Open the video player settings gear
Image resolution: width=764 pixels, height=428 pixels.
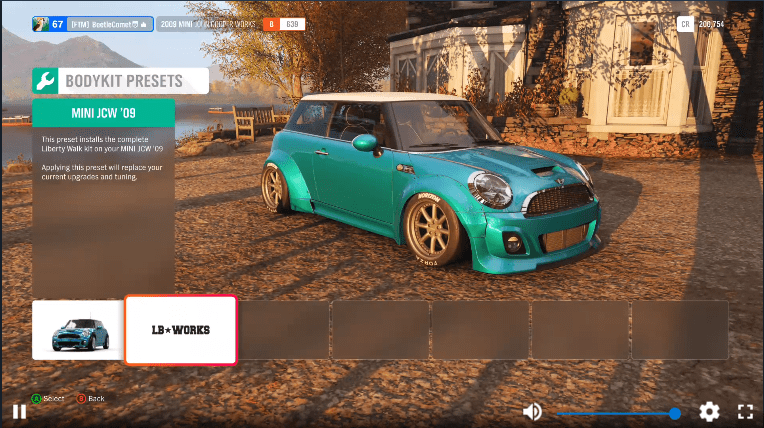coord(709,412)
